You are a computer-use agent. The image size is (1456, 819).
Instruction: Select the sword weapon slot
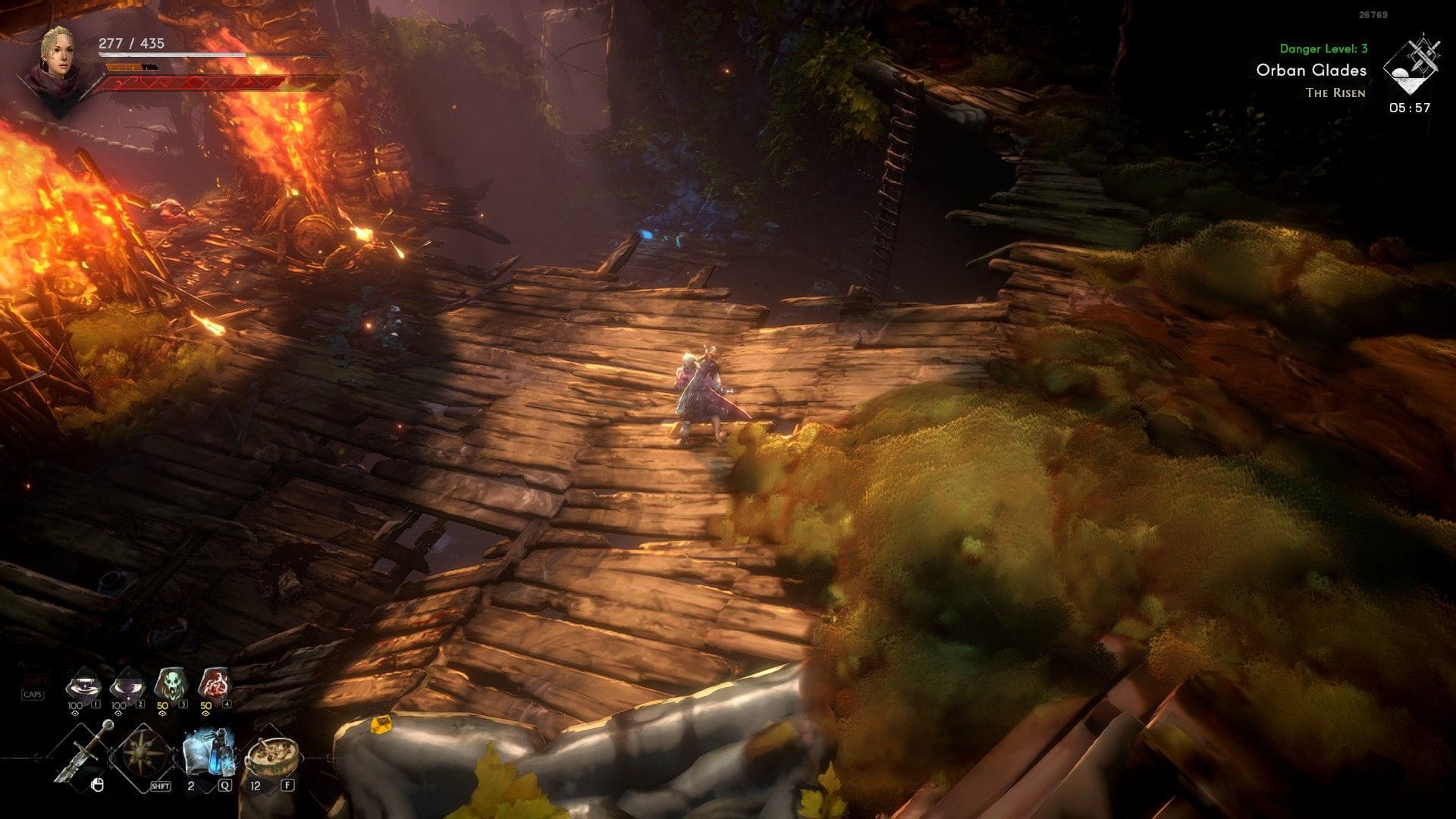(x=86, y=751)
